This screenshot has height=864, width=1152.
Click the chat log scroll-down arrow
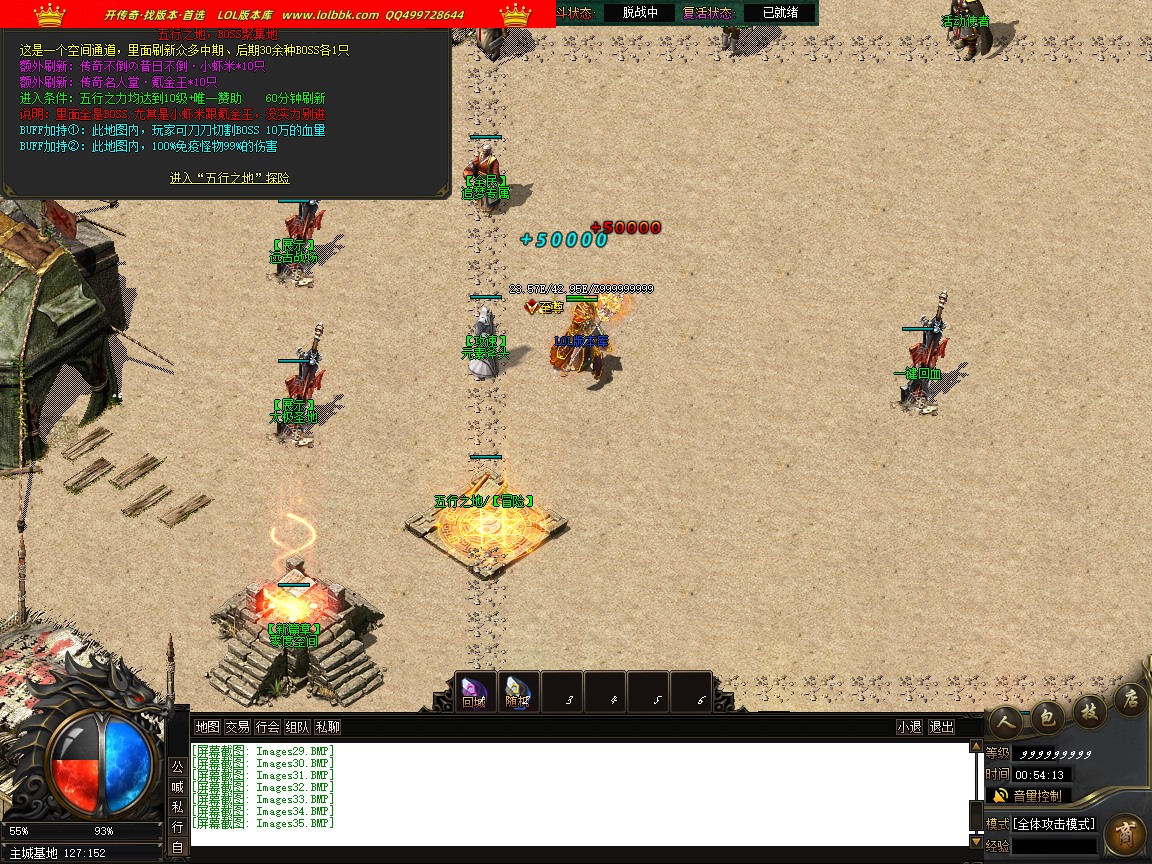(x=977, y=842)
